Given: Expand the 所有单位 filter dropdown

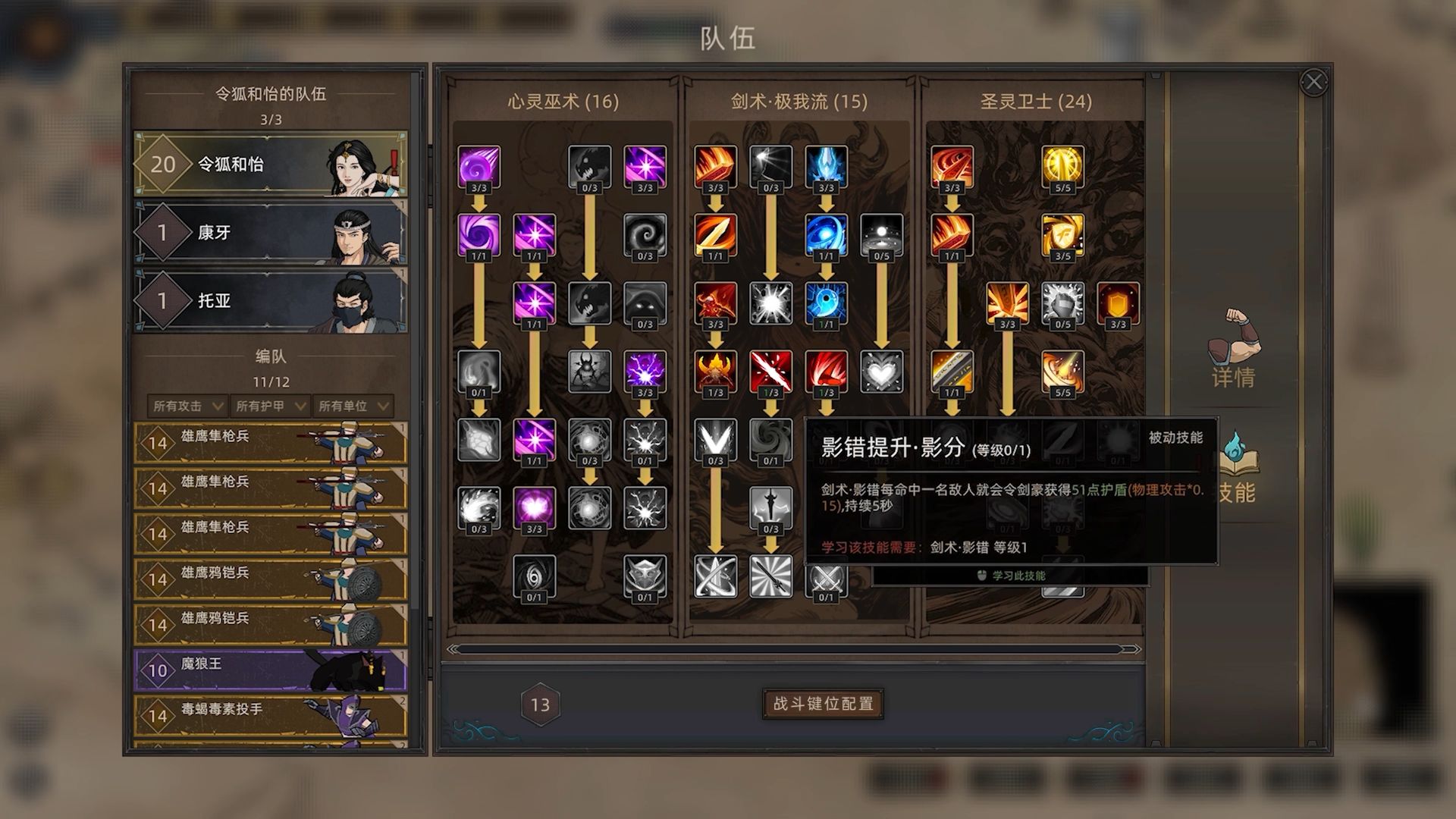Looking at the screenshot, I should tap(351, 405).
